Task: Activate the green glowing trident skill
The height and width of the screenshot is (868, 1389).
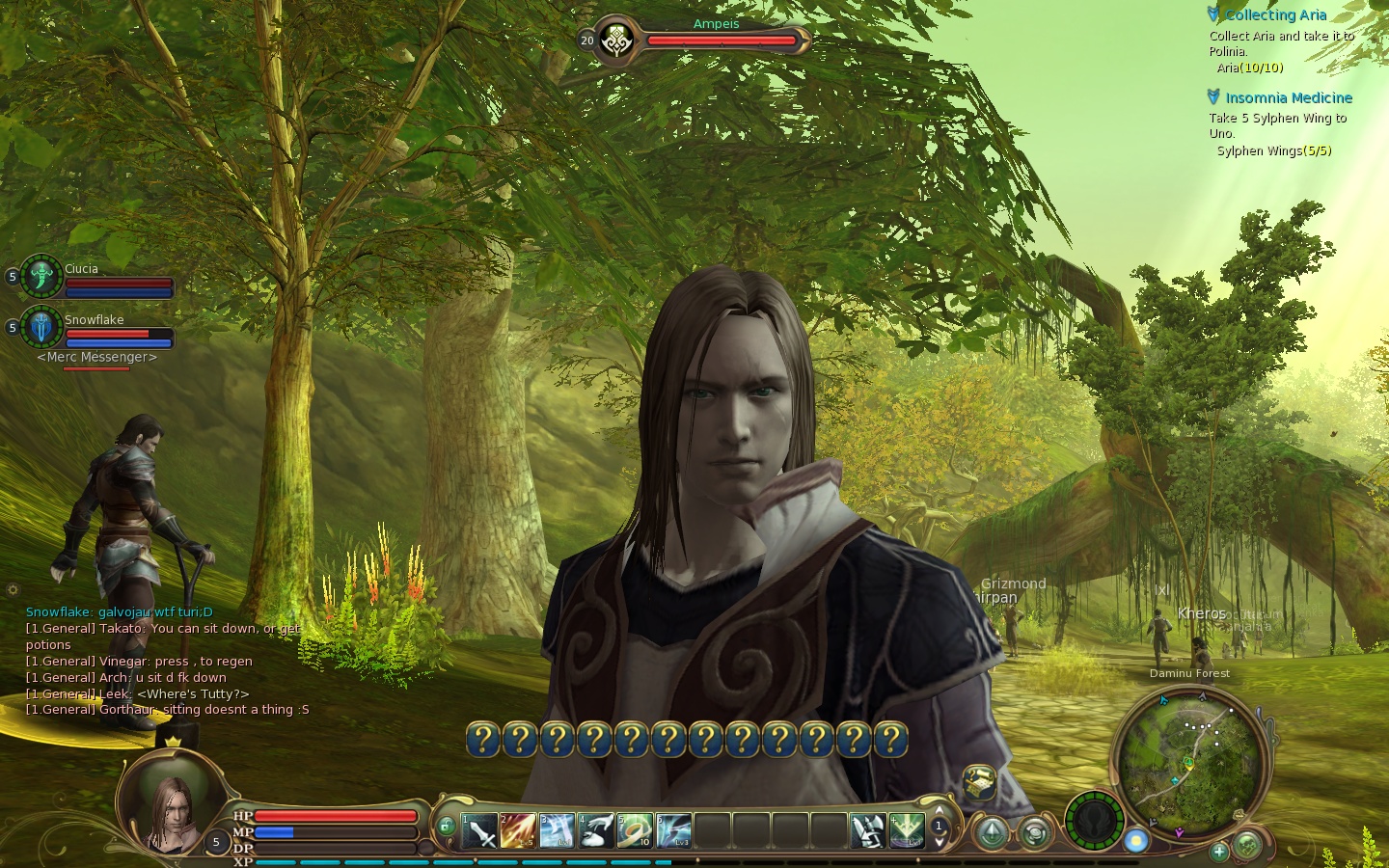Action: (x=906, y=829)
